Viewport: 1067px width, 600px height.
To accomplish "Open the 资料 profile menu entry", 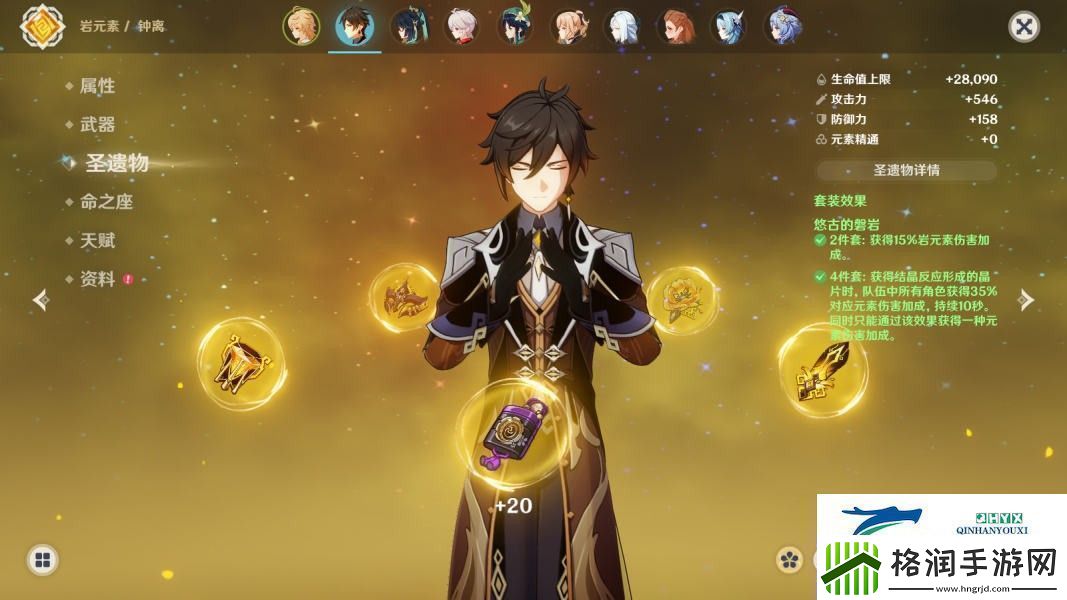I will pos(97,280).
